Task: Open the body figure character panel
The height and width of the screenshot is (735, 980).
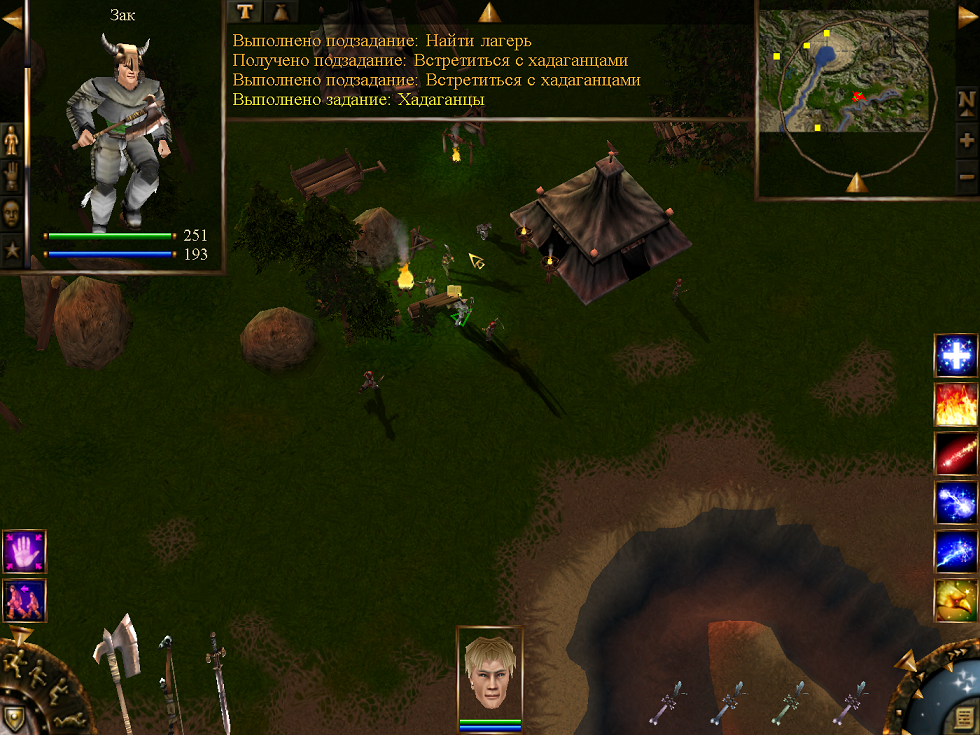Action: [x=12, y=141]
